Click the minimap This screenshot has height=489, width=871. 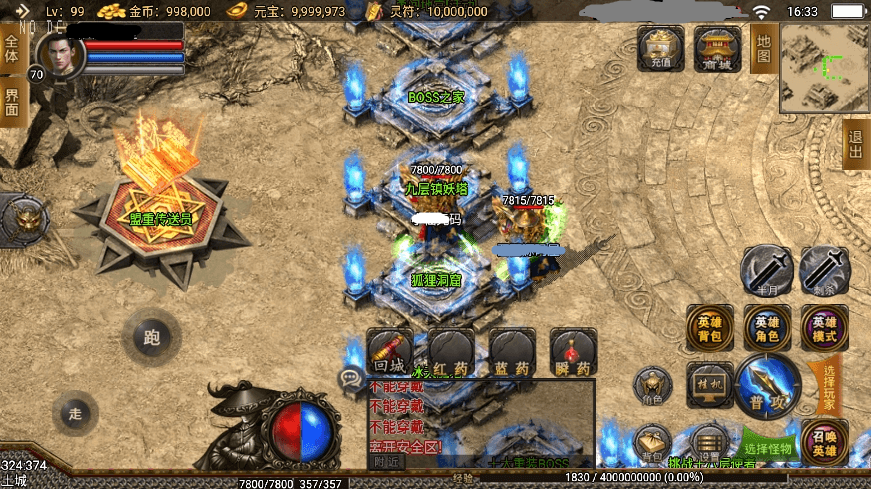(825, 68)
